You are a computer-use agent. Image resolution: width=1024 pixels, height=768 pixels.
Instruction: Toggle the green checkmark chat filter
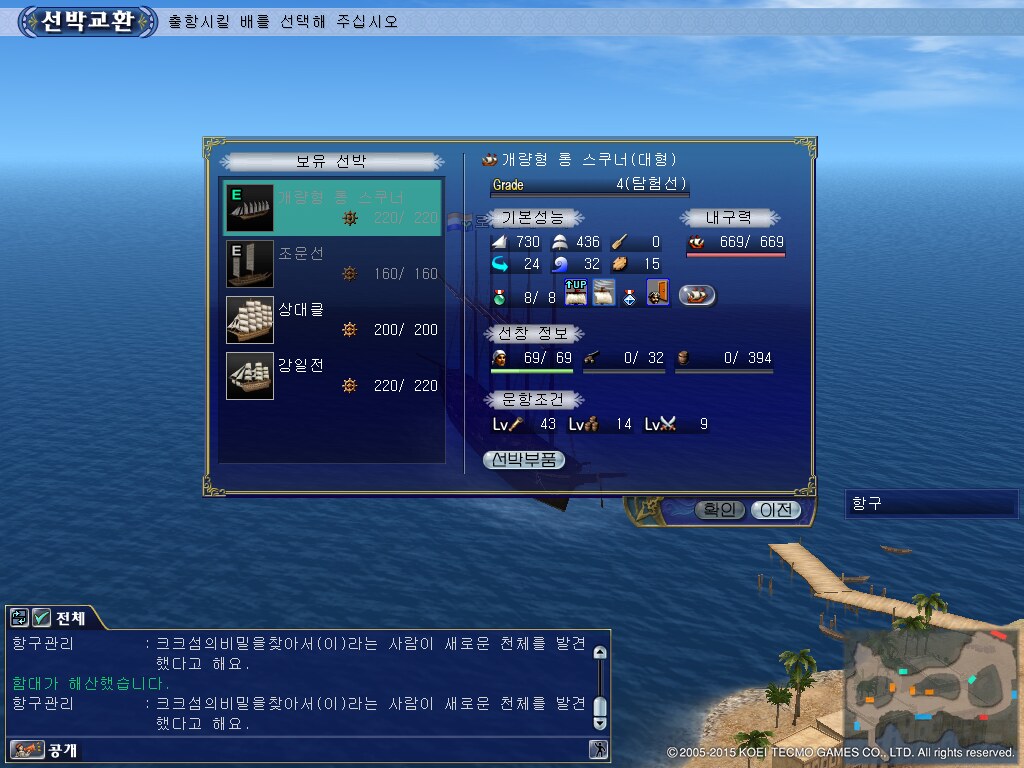pyautogui.click(x=42, y=617)
